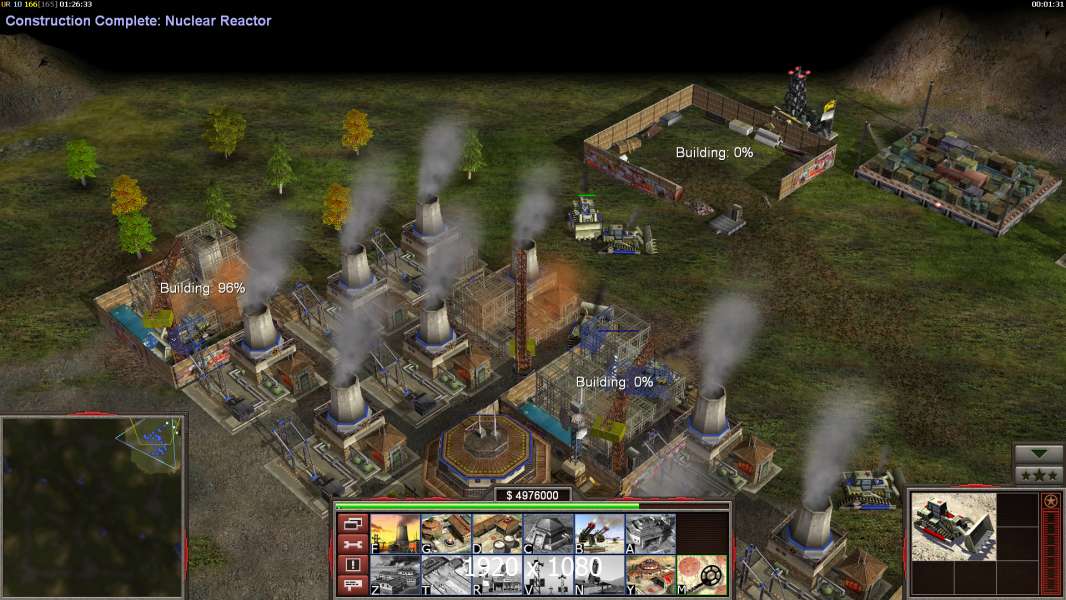Image resolution: width=1066 pixels, height=600 pixels.
Task: Click the overlapping windows button
Action: click(x=351, y=523)
